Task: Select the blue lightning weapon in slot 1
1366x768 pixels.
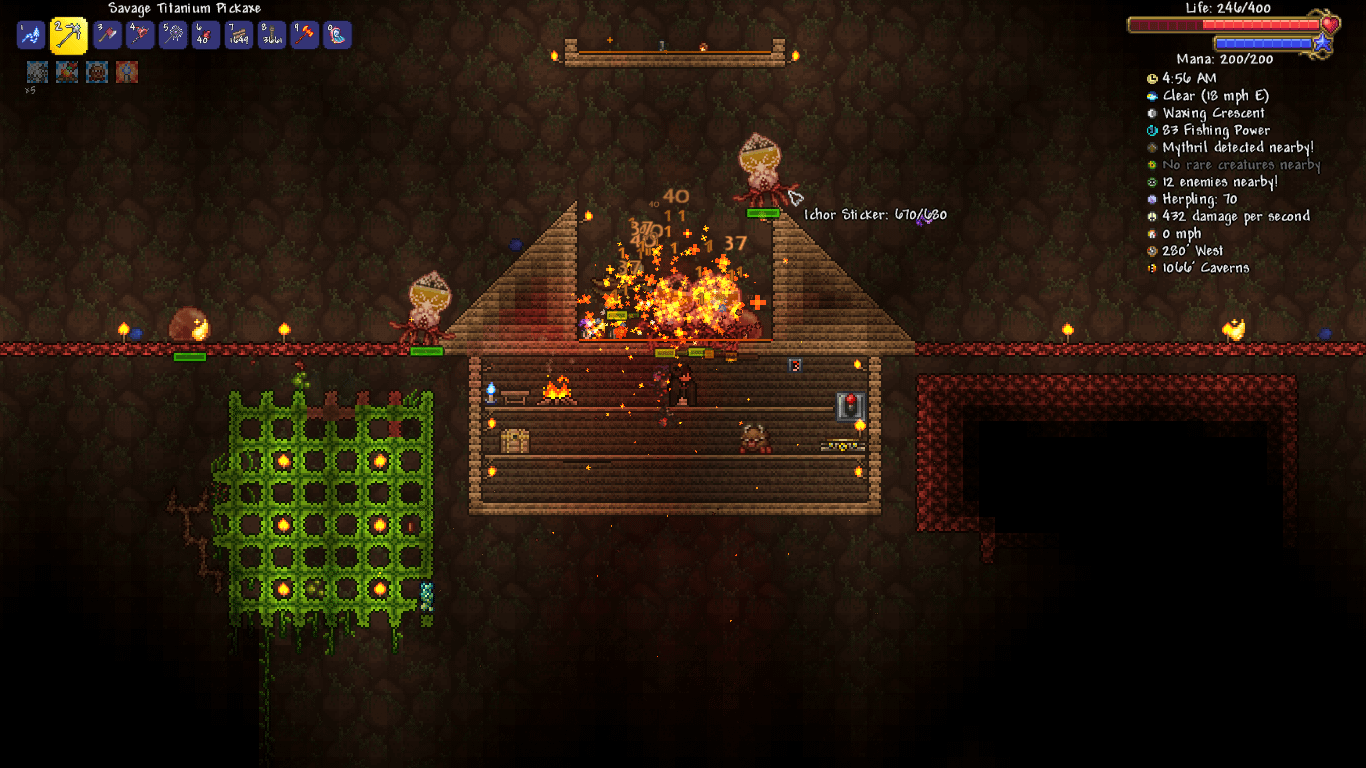Action: coord(32,35)
